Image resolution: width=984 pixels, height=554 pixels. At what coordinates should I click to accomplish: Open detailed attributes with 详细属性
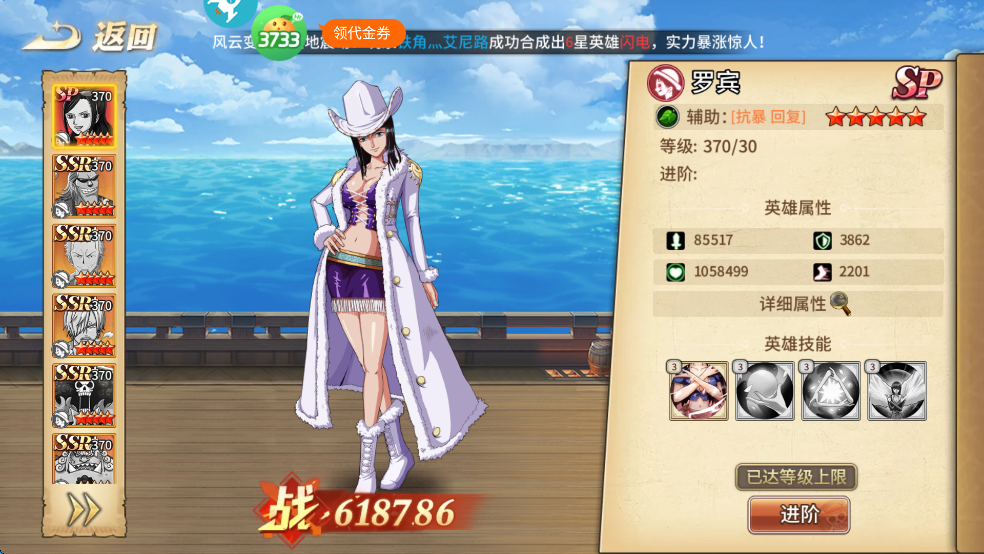(x=797, y=304)
